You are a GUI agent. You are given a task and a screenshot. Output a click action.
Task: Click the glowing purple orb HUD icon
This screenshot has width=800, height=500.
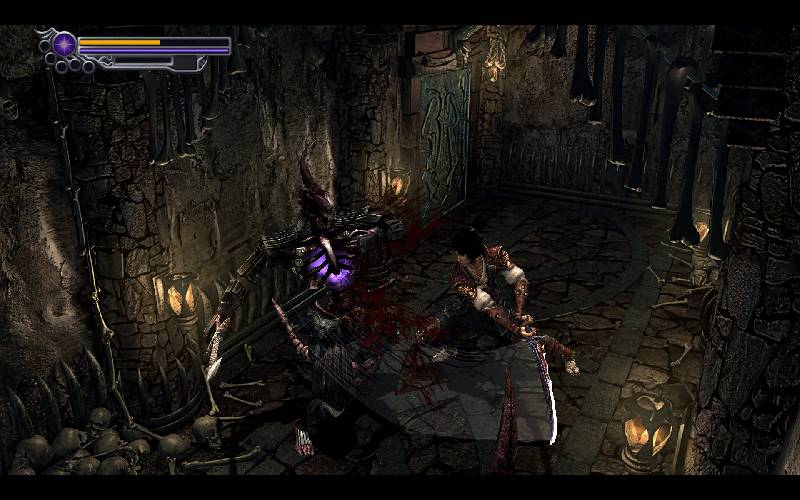[65, 45]
